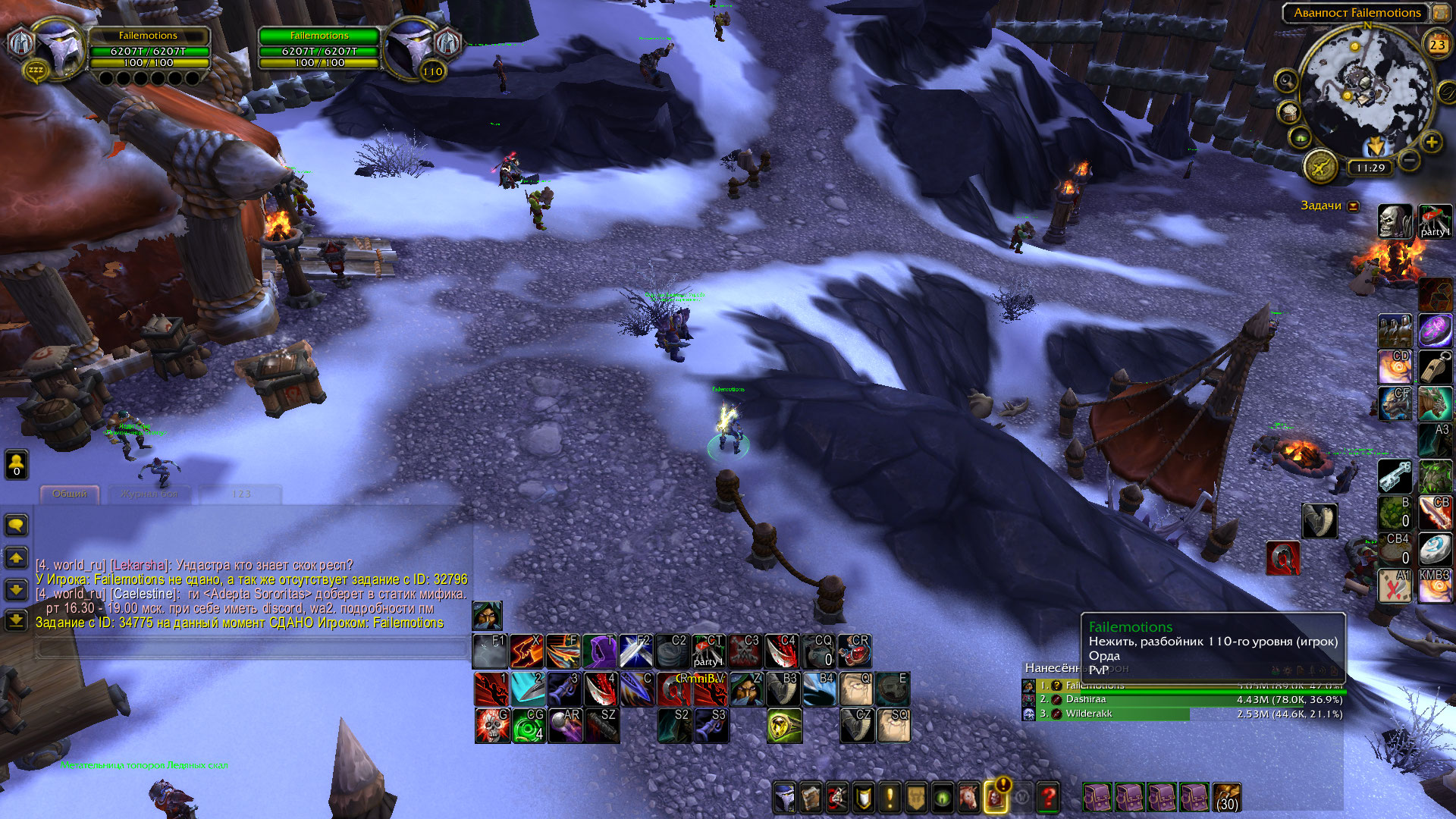
Task: Click the minimap zoom-in plus button
Action: [1431, 142]
